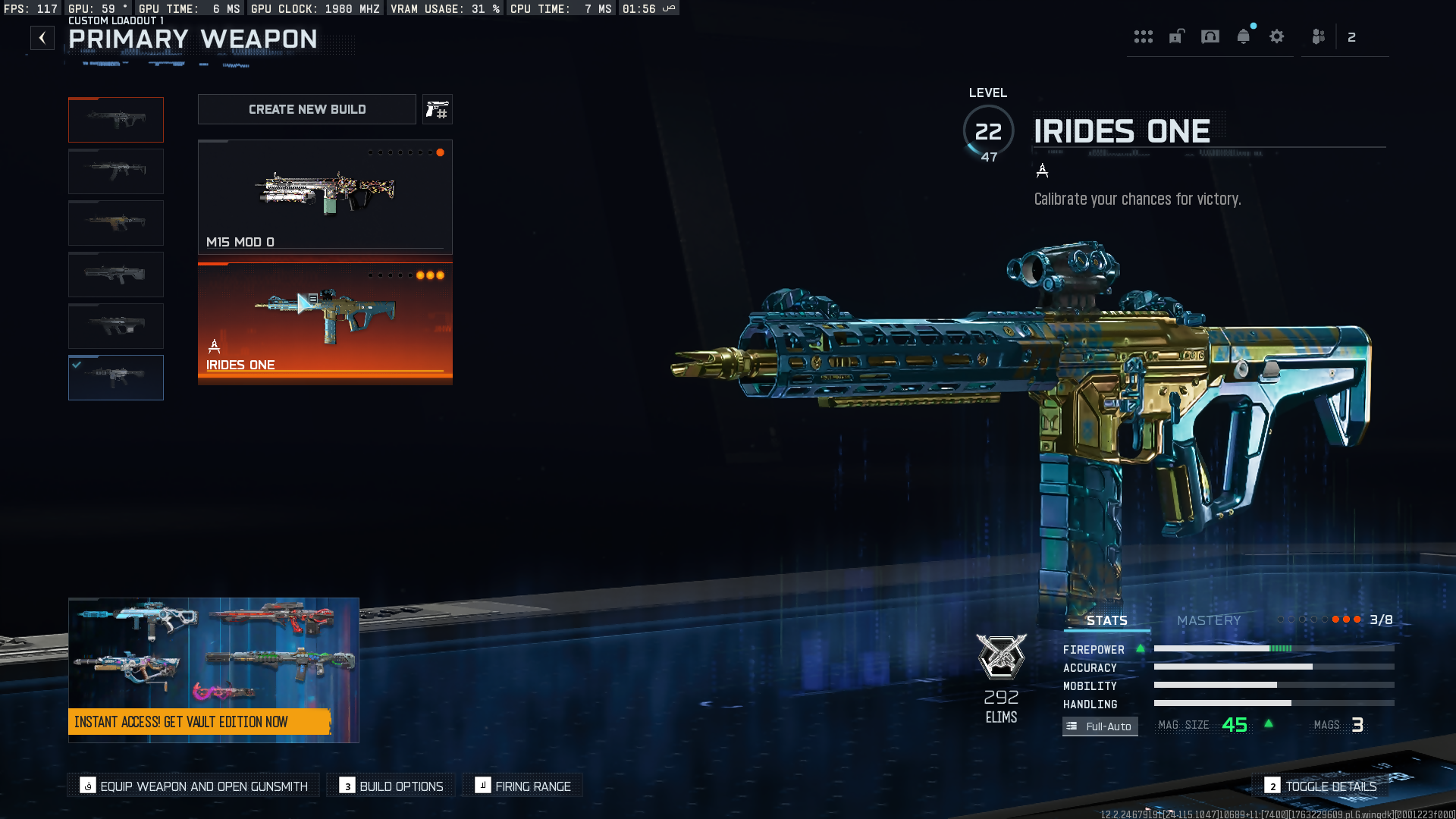
Task: Show the Stats tab
Action: pyautogui.click(x=1106, y=620)
